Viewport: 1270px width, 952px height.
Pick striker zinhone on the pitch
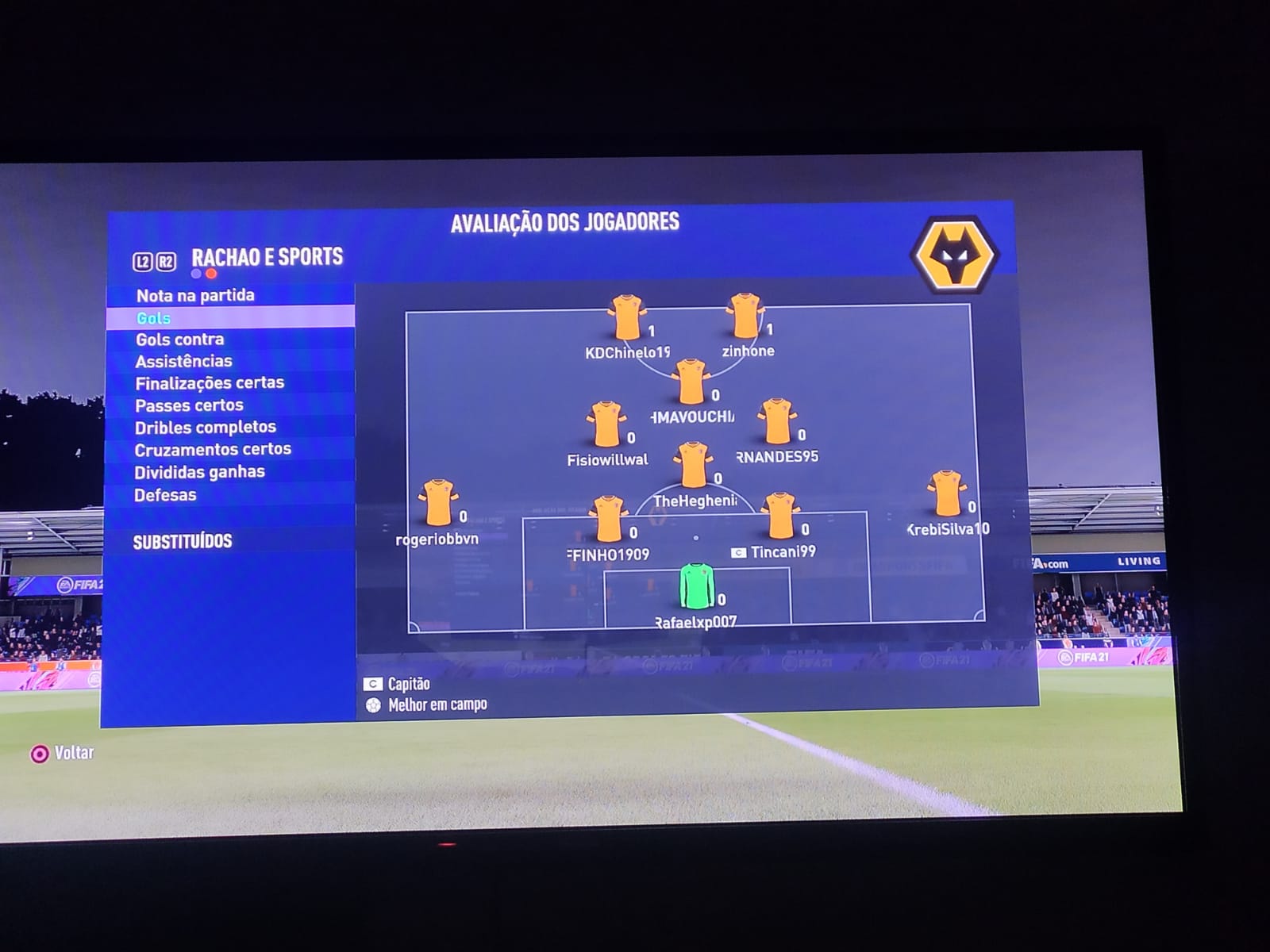pyautogui.click(x=745, y=316)
